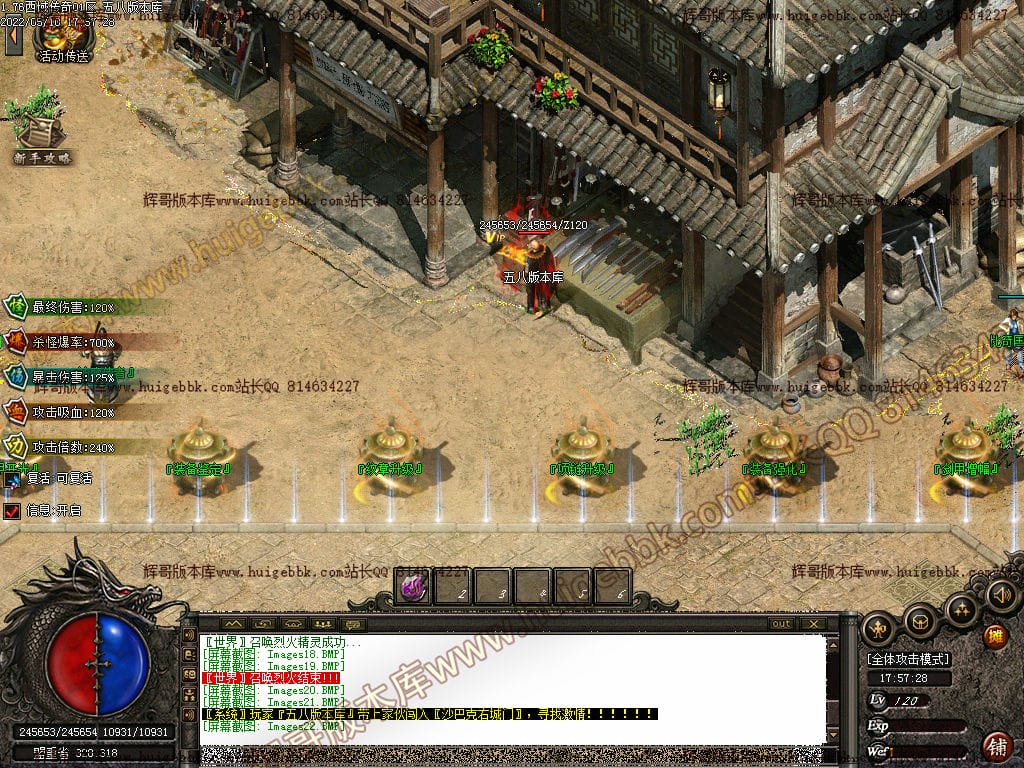Open the round character figure button
This screenshot has height=768, width=1024.
coord(878,629)
